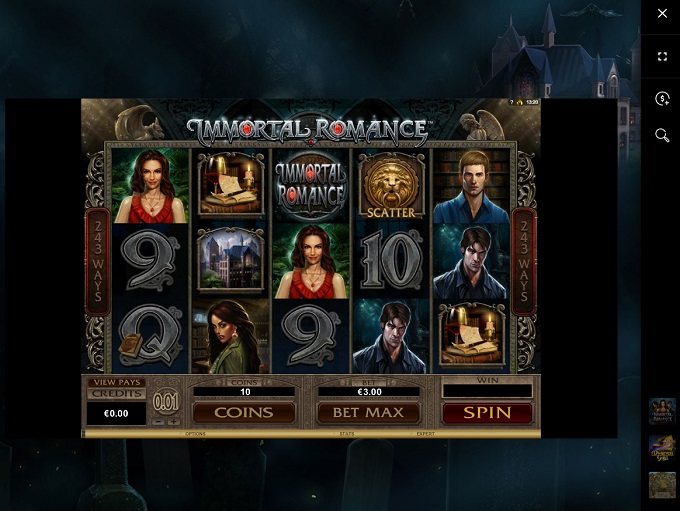
Task: Spin the reels with the SPIN button
Action: [x=487, y=412]
